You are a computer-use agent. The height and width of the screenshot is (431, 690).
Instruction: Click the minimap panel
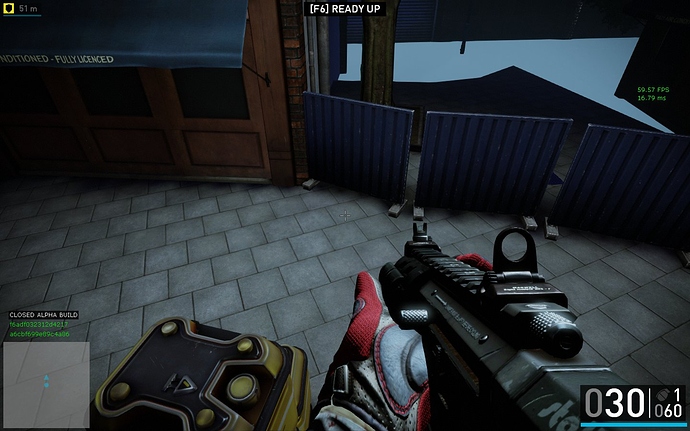click(x=48, y=385)
